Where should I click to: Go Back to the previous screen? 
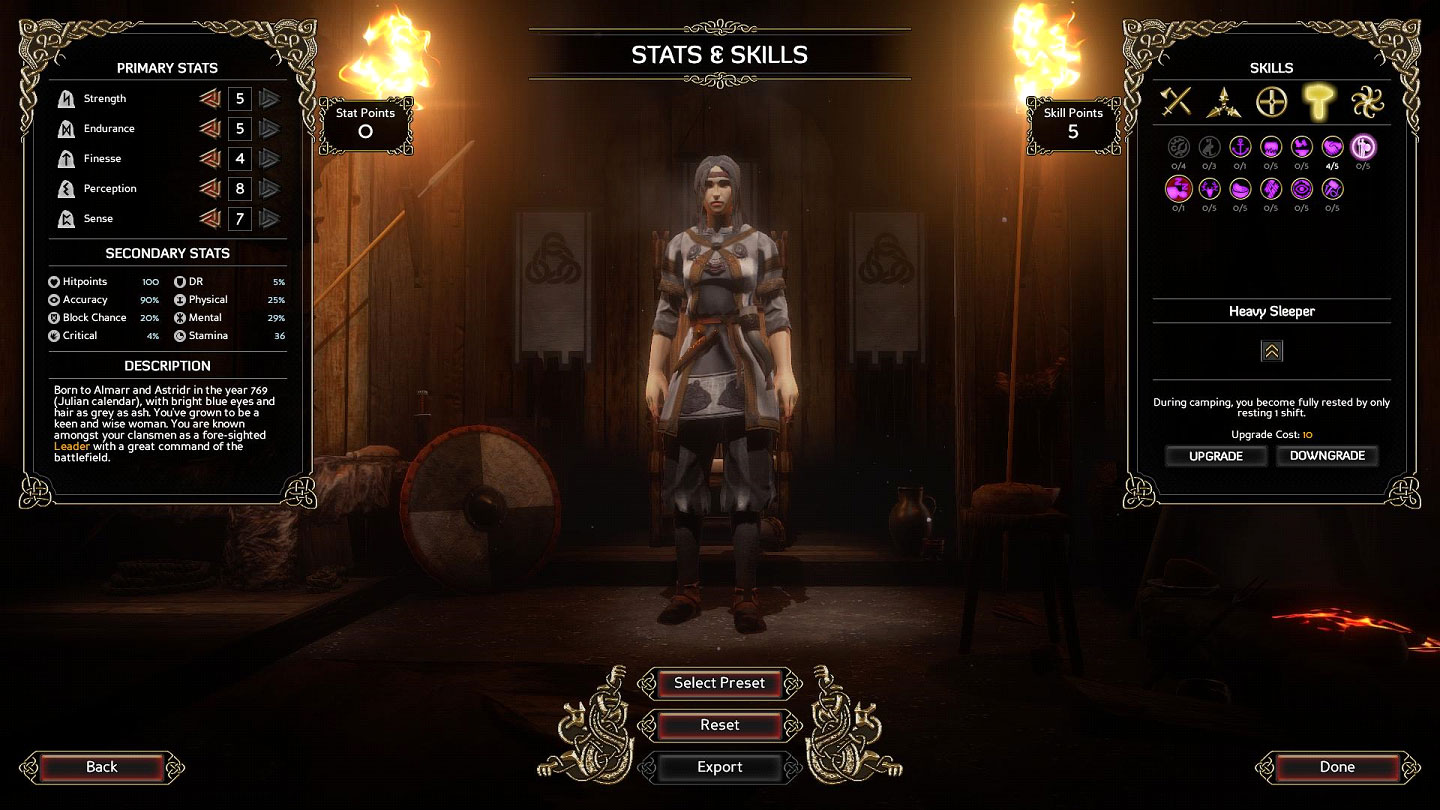pyautogui.click(x=101, y=767)
